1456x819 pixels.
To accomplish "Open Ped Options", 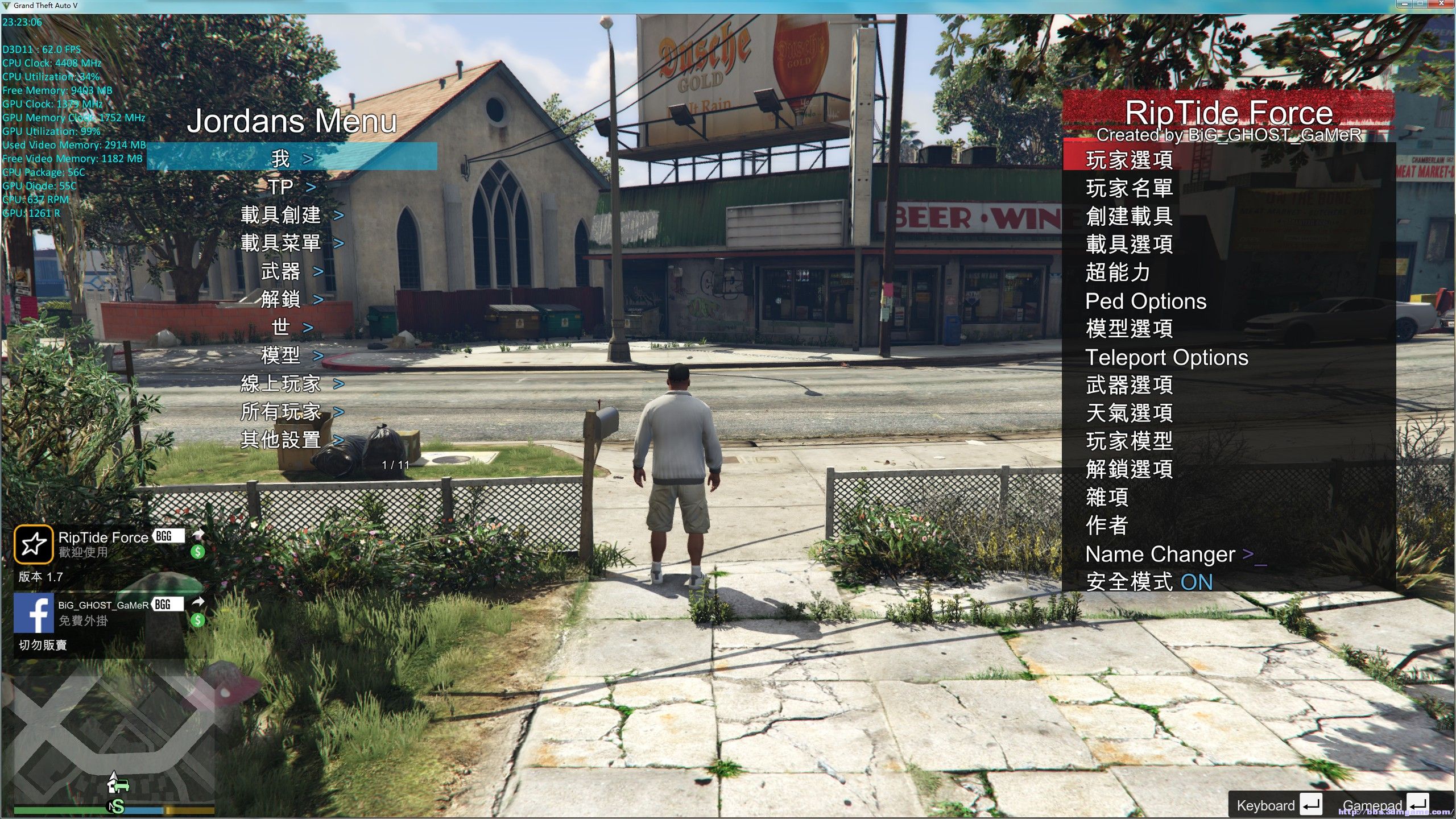I will pyautogui.click(x=1145, y=301).
